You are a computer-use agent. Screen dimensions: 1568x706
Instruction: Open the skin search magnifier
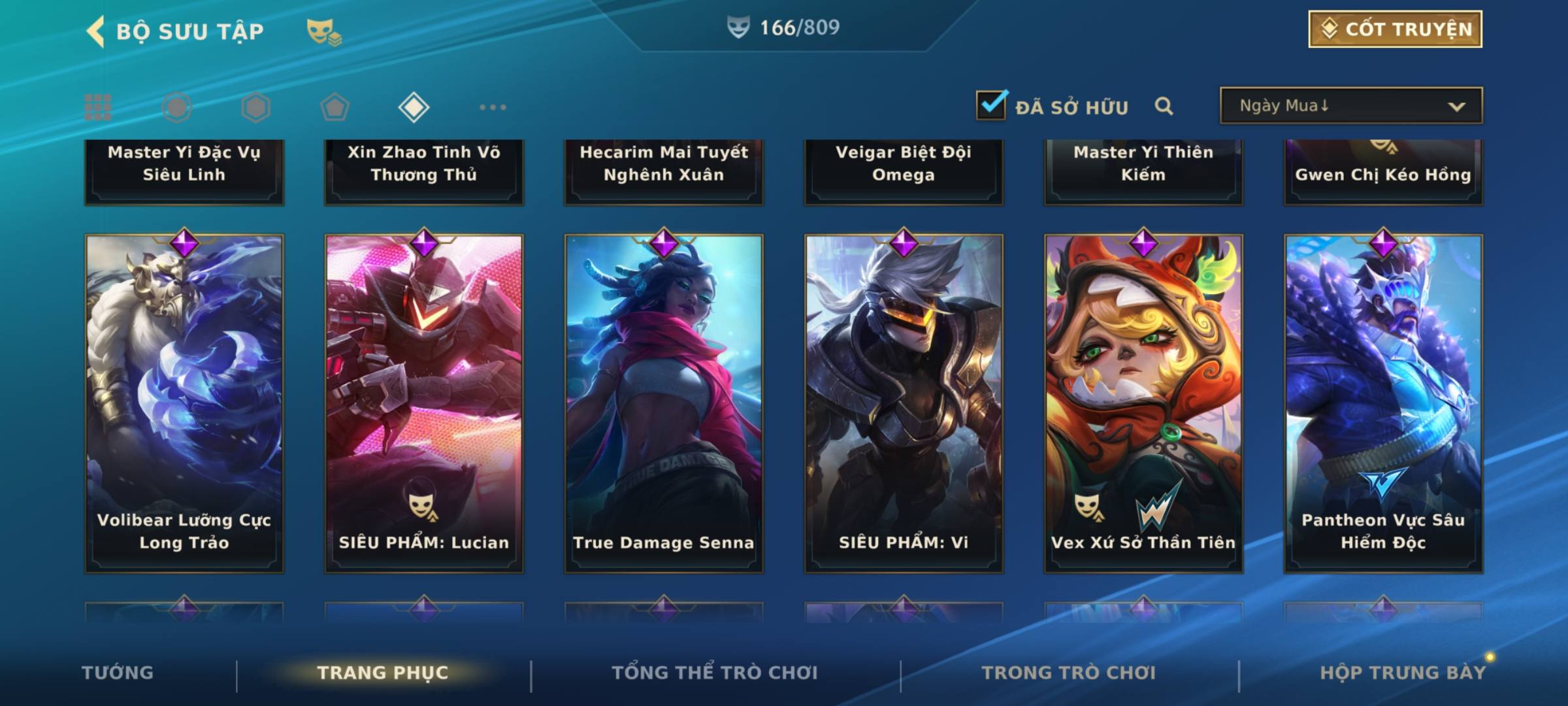coord(1164,106)
